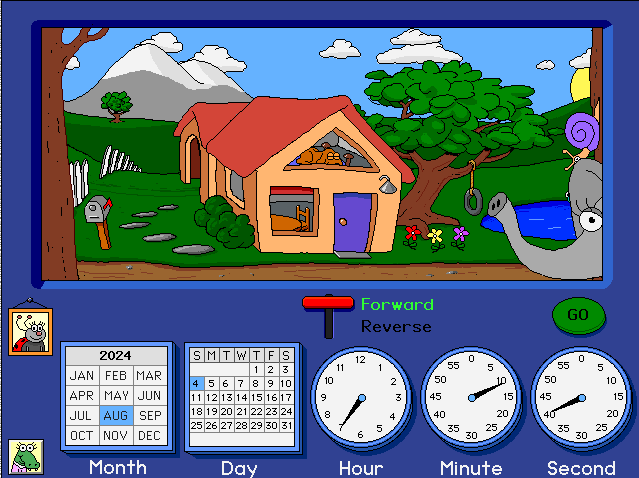639x478 pixels.
Task: Click the Minute clock dial
Action: tap(471, 398)
